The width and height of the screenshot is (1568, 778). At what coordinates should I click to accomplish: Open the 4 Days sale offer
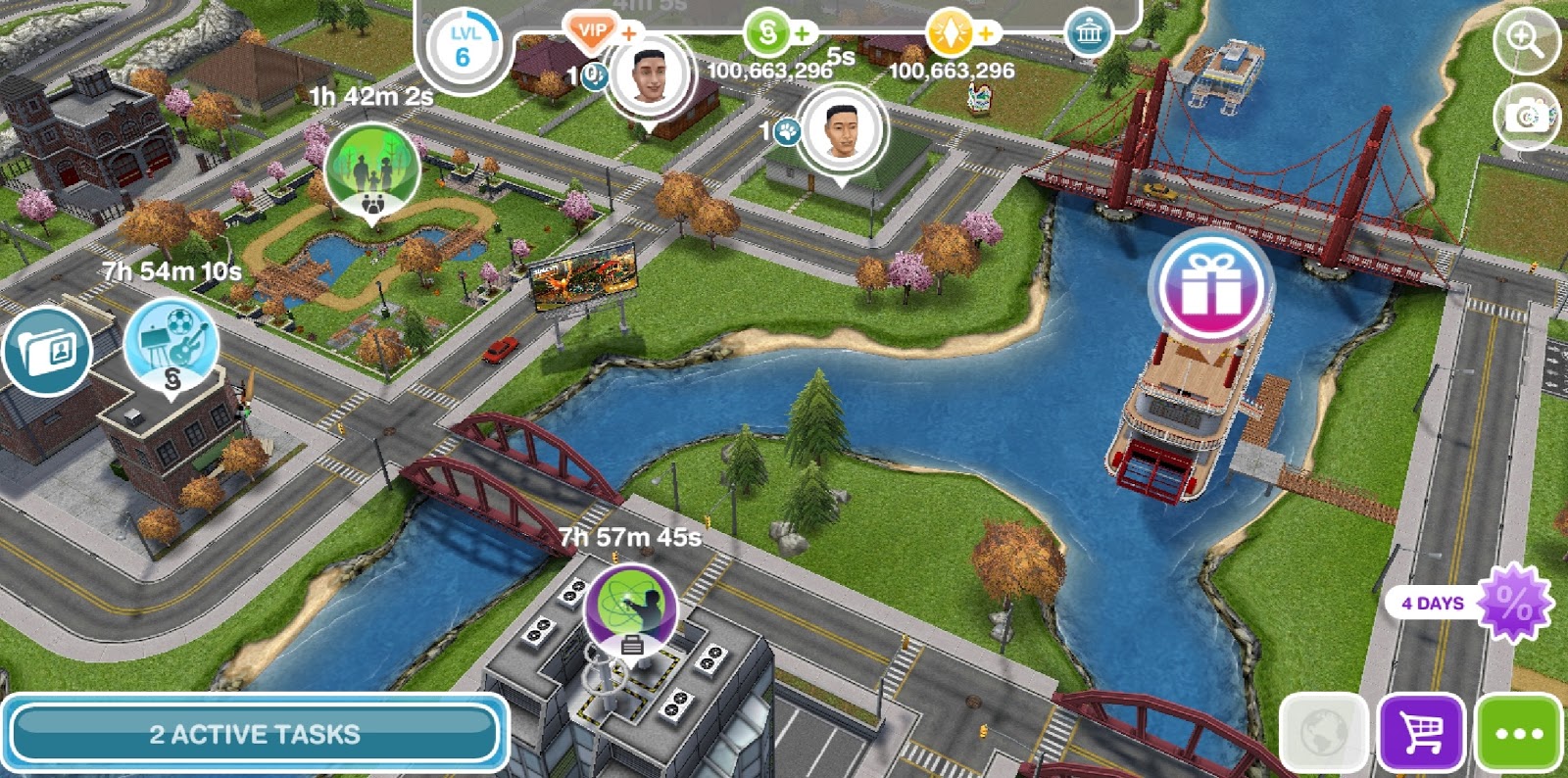[1470, 604]
